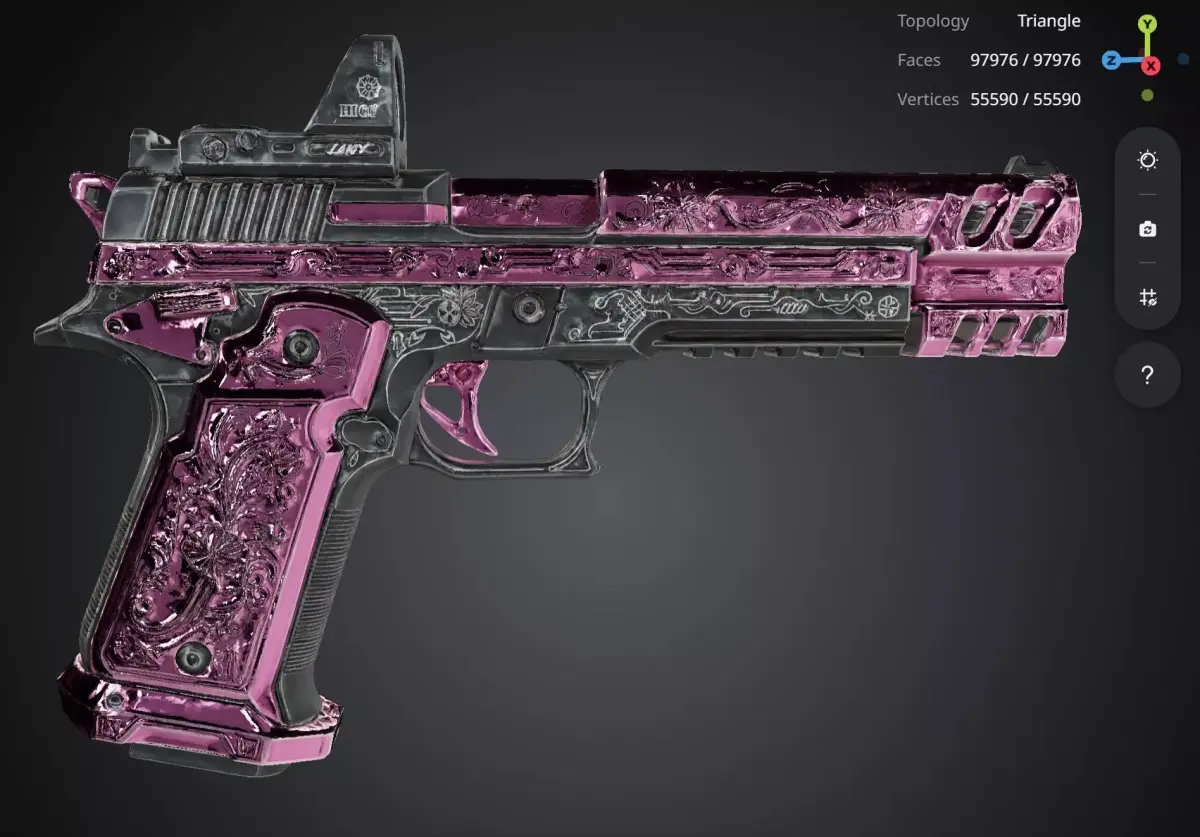
Task: Open the sun-shaped lighting settings button
Action: (x=1147, y=161)
